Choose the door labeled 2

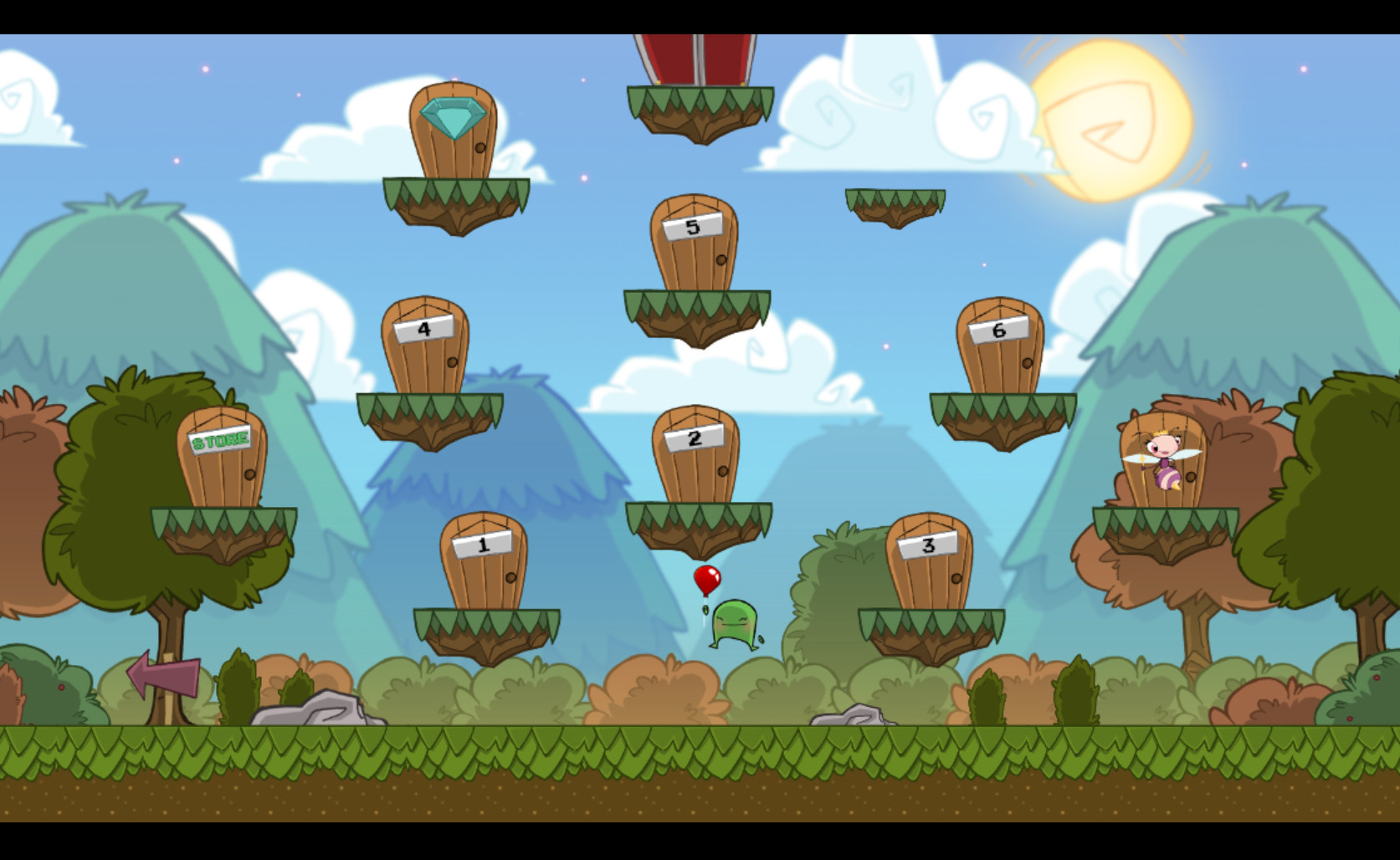(695, 457)
